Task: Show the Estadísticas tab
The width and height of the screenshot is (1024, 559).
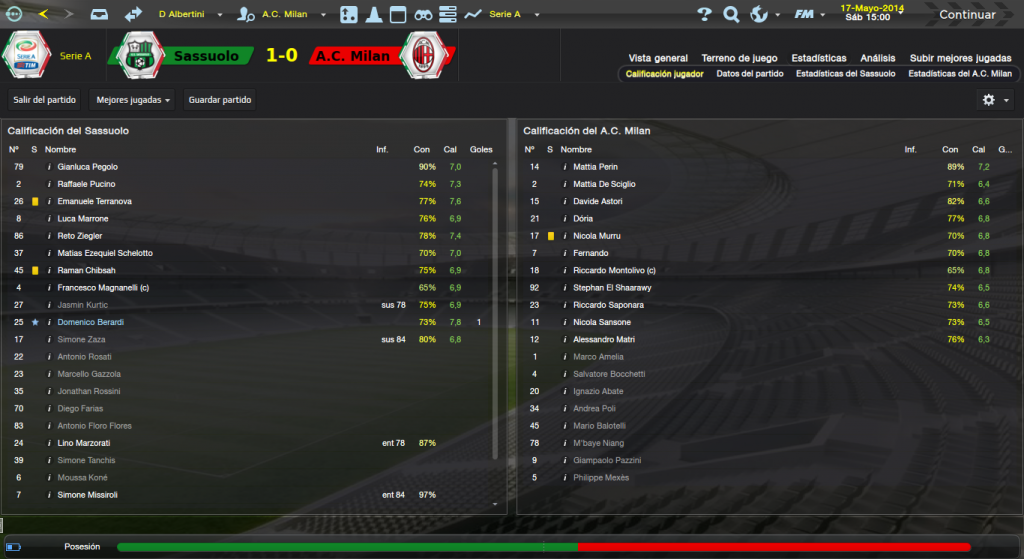Action: [818, 58]
